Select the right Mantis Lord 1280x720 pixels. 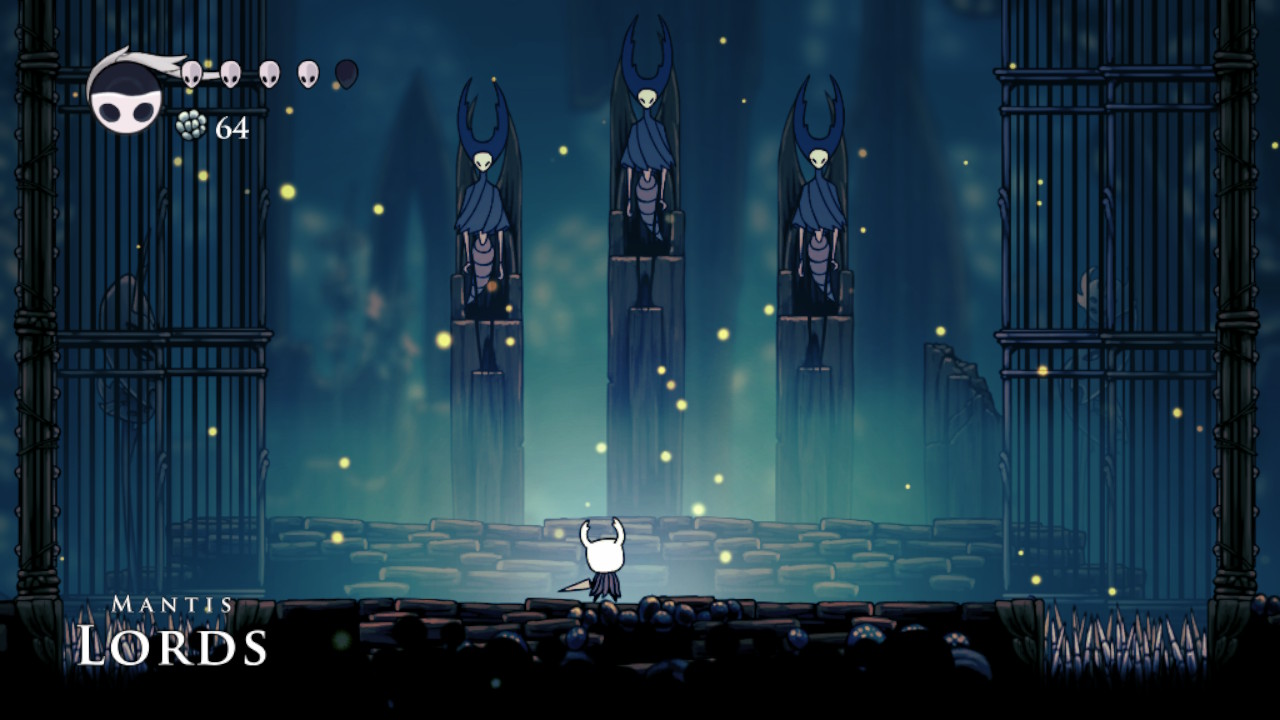(820, 200)
